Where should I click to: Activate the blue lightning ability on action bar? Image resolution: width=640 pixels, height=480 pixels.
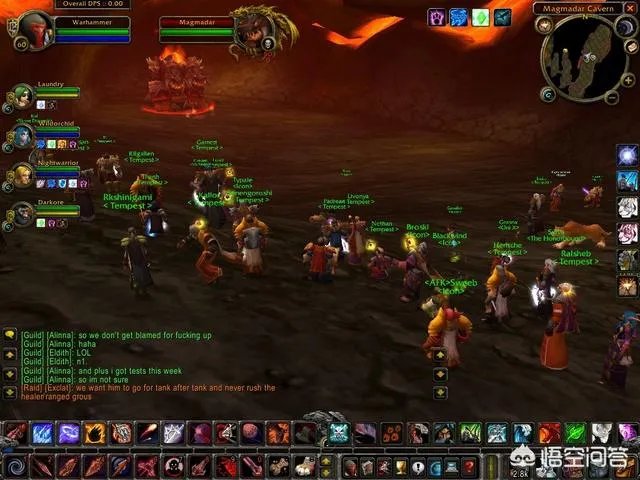[x=42, y=433]
